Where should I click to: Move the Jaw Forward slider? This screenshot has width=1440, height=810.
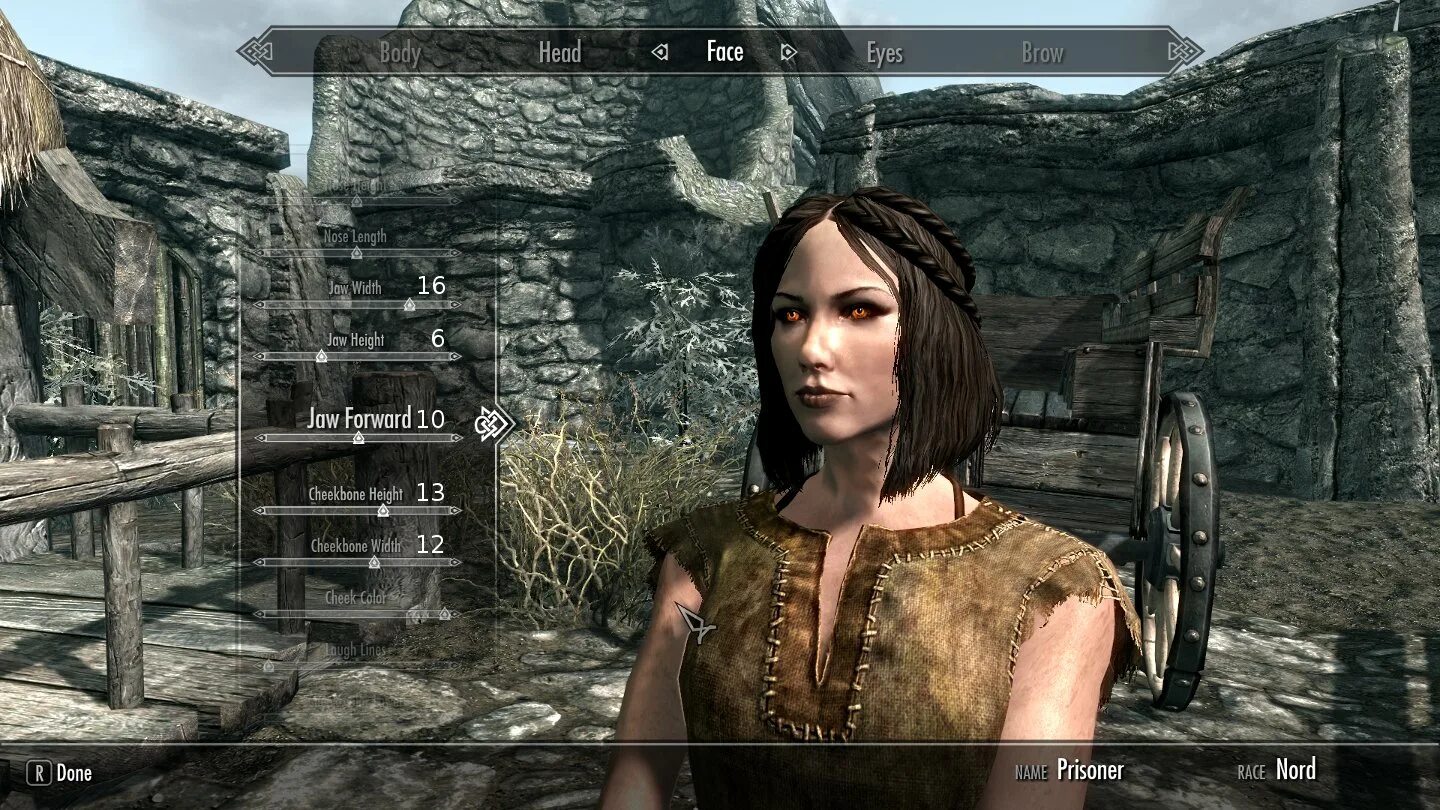pyautogui.click(x=358, y=438)
